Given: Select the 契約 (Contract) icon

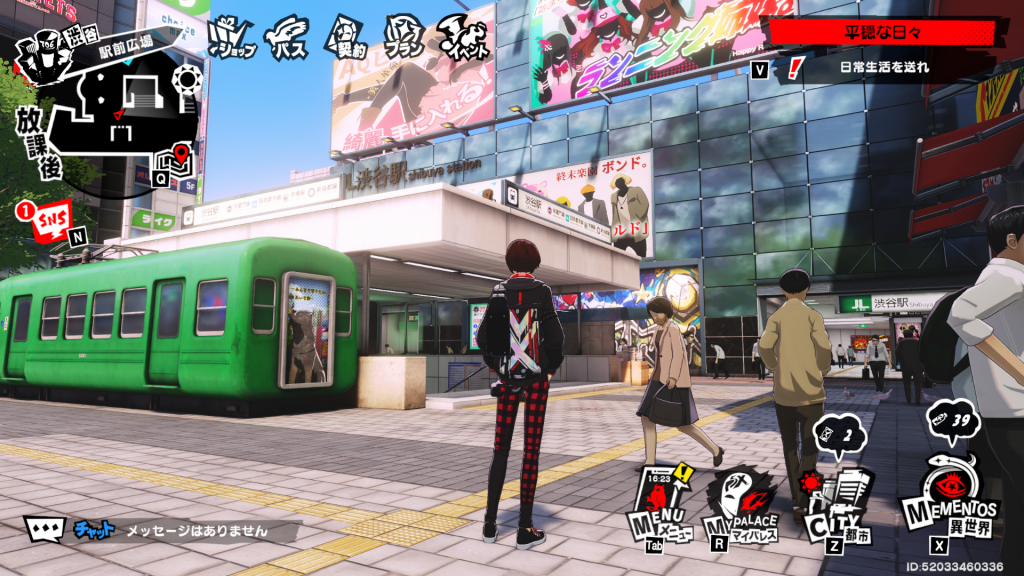Looking at the screenshot, I should point(346,36).
